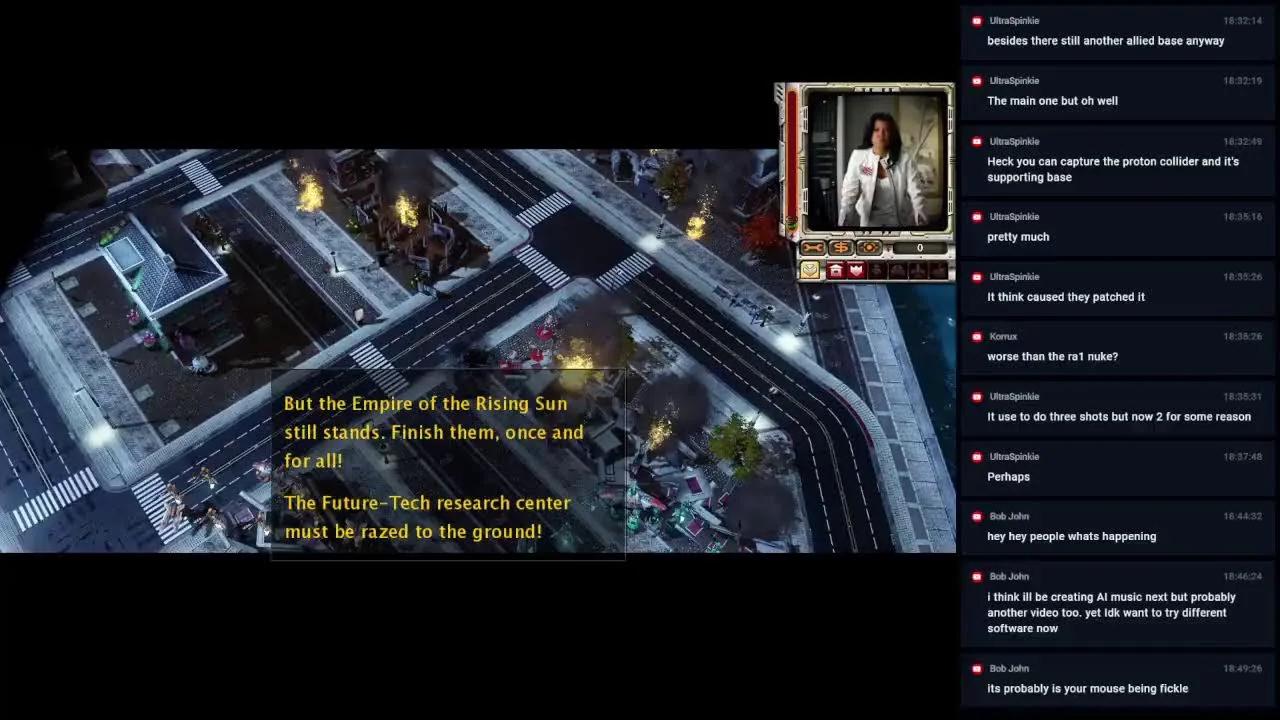Click YouTube icon beside the 'pretty much' message
The image size is (1280, 720).
pos(975,216)
